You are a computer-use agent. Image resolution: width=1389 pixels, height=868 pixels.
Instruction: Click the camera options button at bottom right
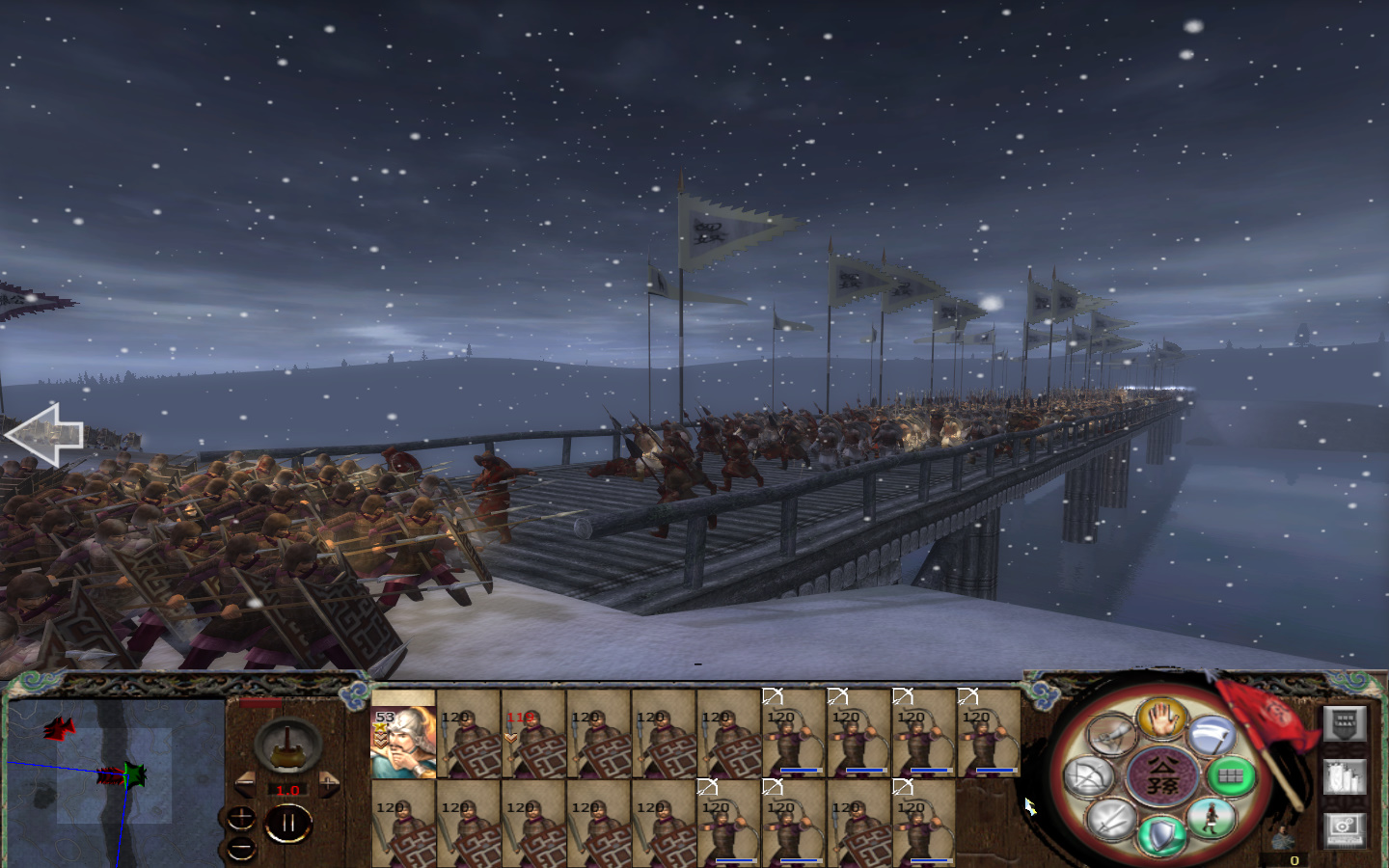pyautogui.click(x=1345, y=825)
